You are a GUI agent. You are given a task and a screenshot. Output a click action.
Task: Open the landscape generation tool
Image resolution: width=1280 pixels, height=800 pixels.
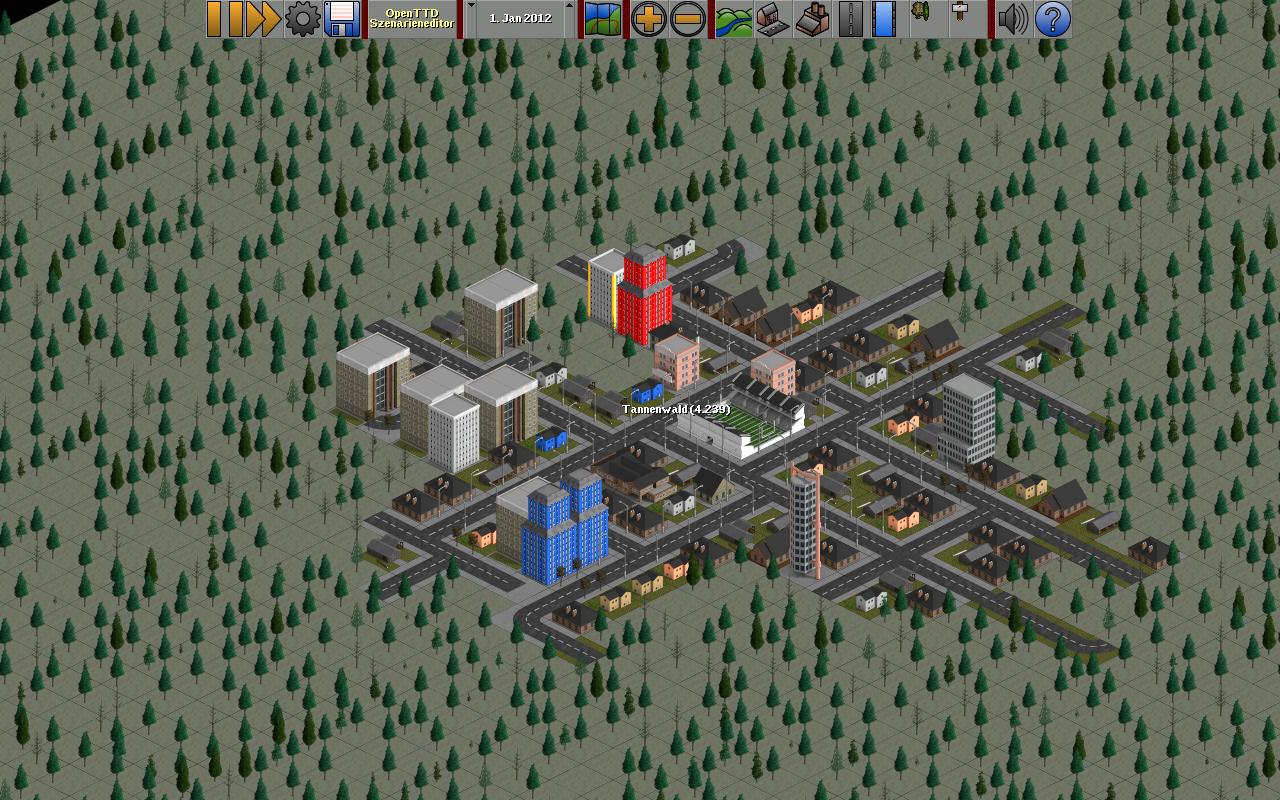click(x=734, y=19)
